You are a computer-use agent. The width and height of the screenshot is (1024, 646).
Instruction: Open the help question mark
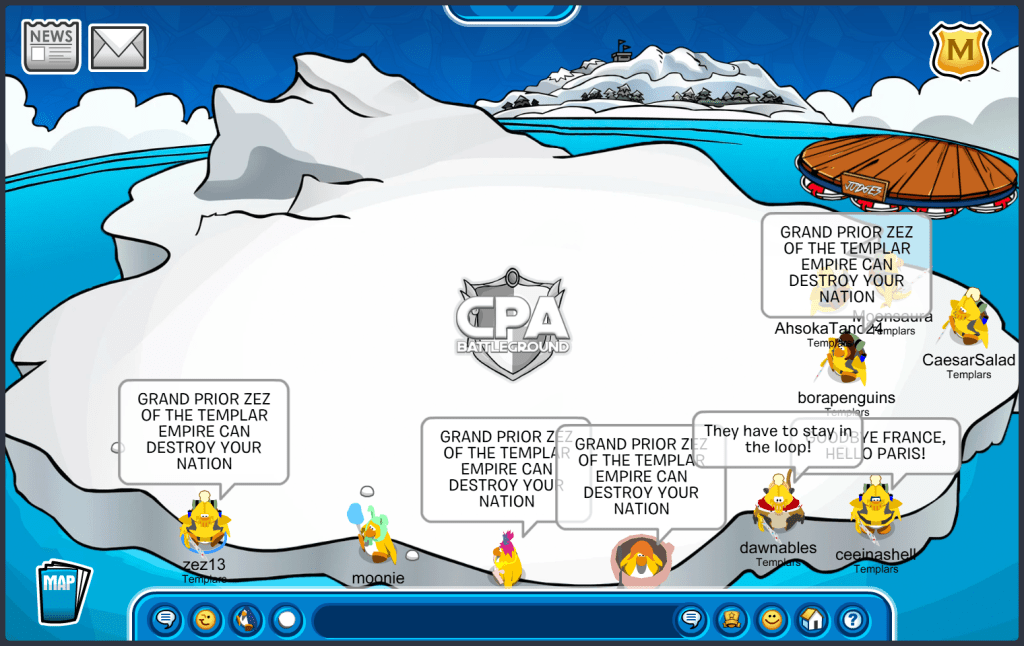(x=852, y=621)
